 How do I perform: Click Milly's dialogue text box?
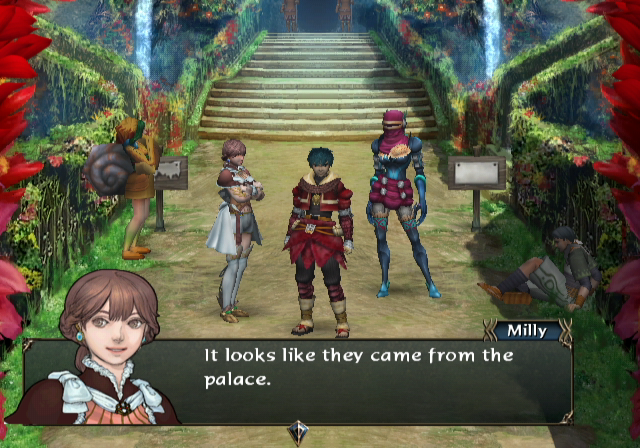[370, 380]
